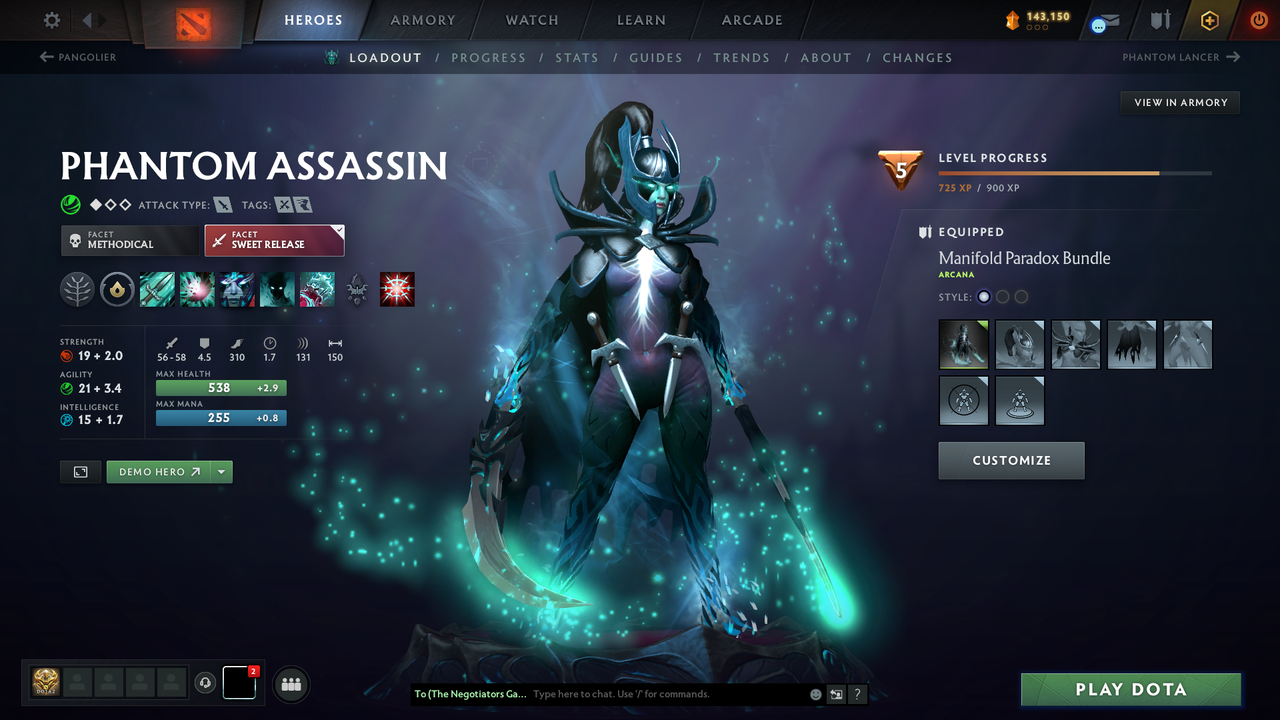Click the CUSTOMIZE button
This screenshot has height=720, width=1280.
click(x=1011, y=460)
